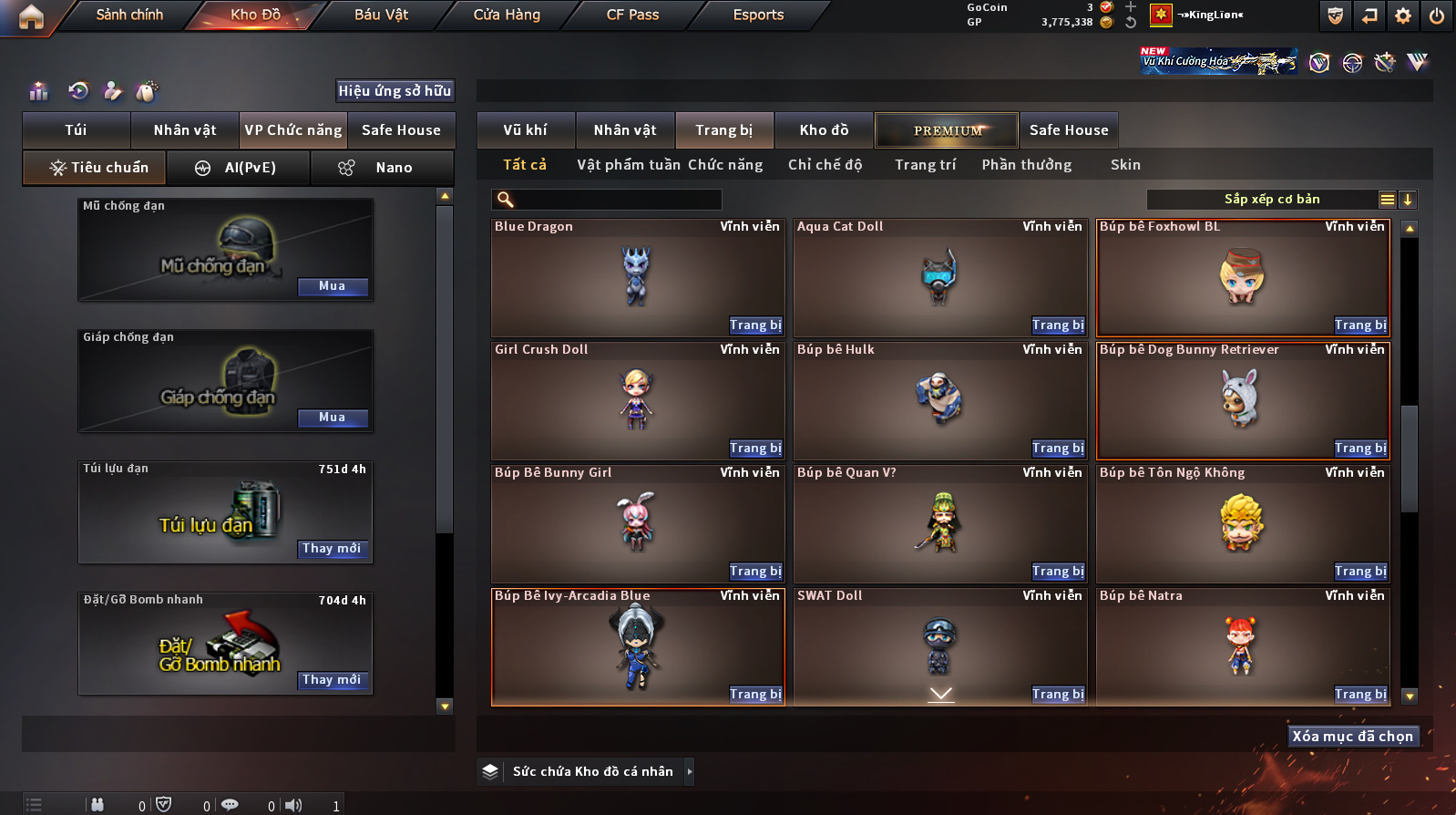Viewport: 1456px width, 815px height.
Task: Open the CF Pass tab
Action: point(632,15)
